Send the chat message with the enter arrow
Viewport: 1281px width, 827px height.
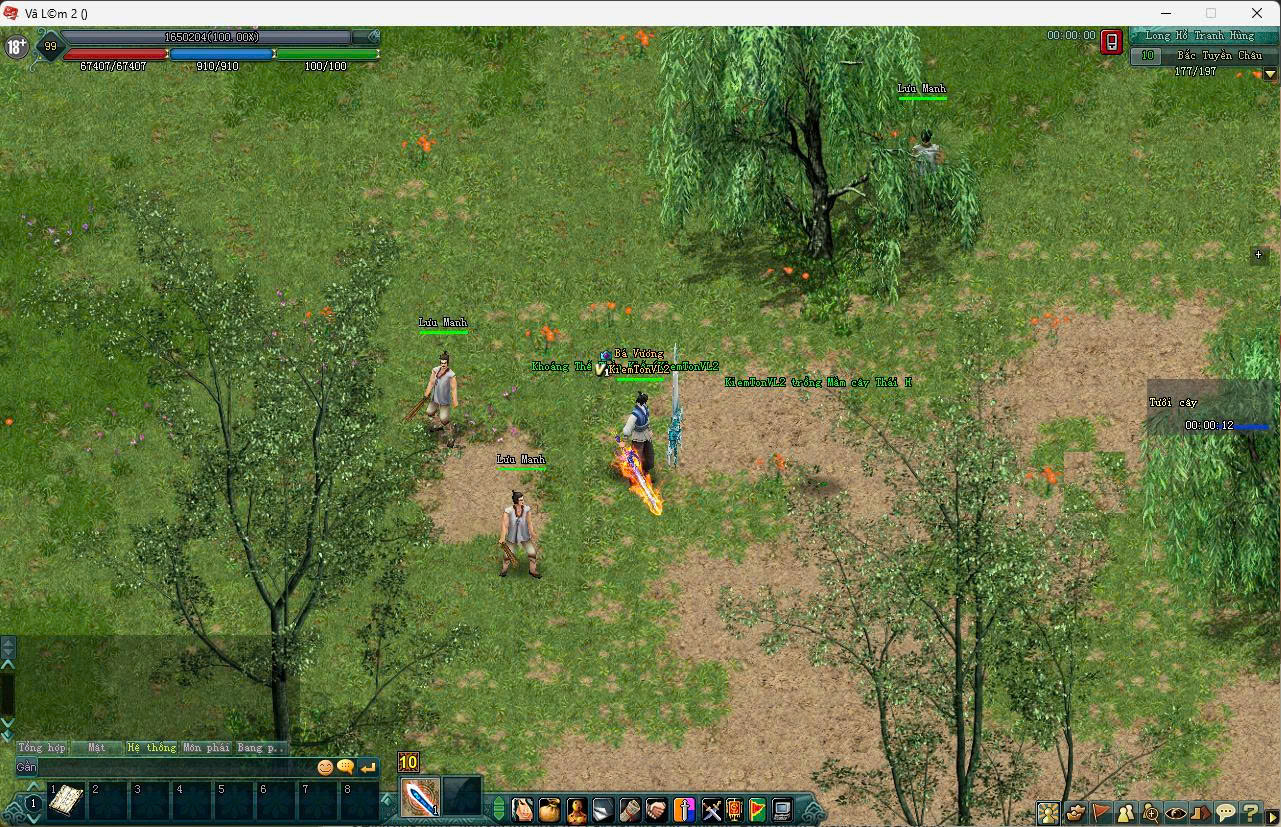pos(368,767)
